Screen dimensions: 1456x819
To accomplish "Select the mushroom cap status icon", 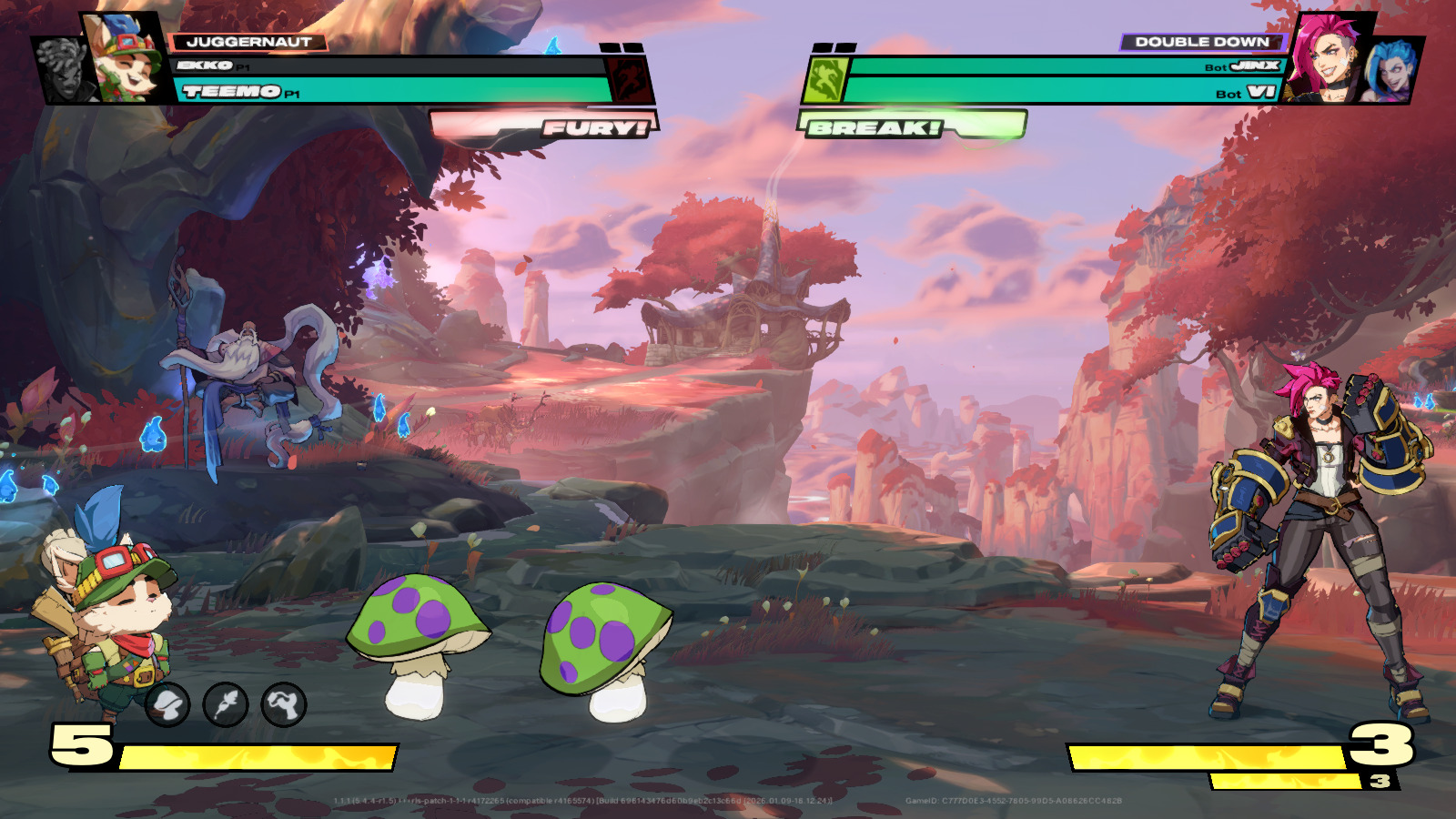I will (x=167, y=704).
